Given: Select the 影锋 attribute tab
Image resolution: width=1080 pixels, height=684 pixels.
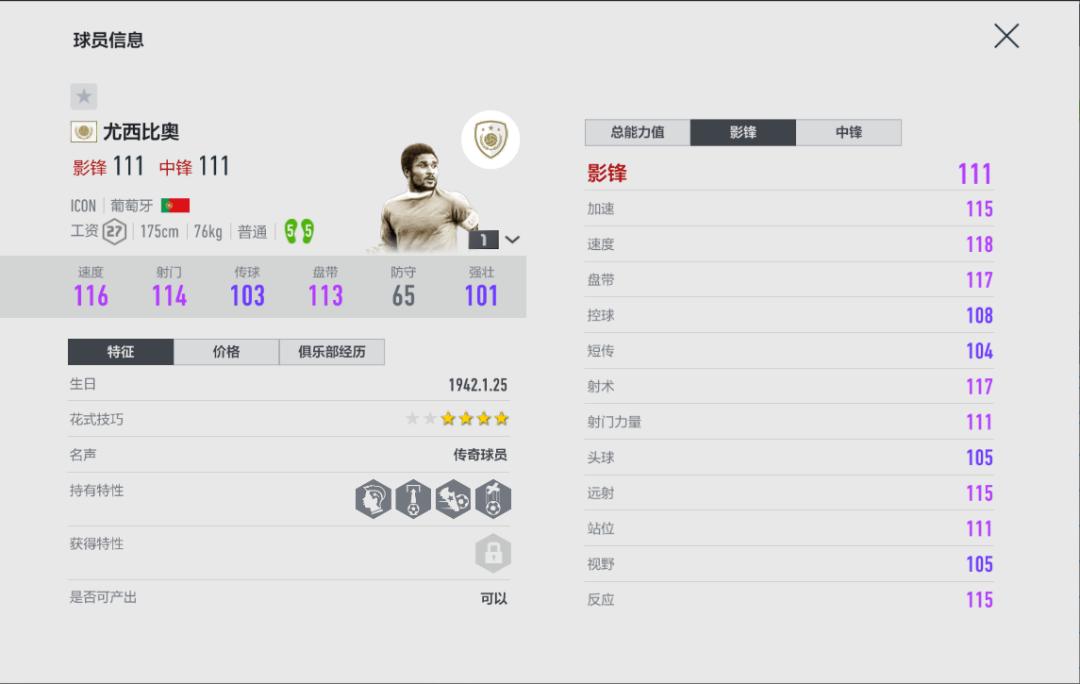Looking at the screenshot, I should pos(743,132).
